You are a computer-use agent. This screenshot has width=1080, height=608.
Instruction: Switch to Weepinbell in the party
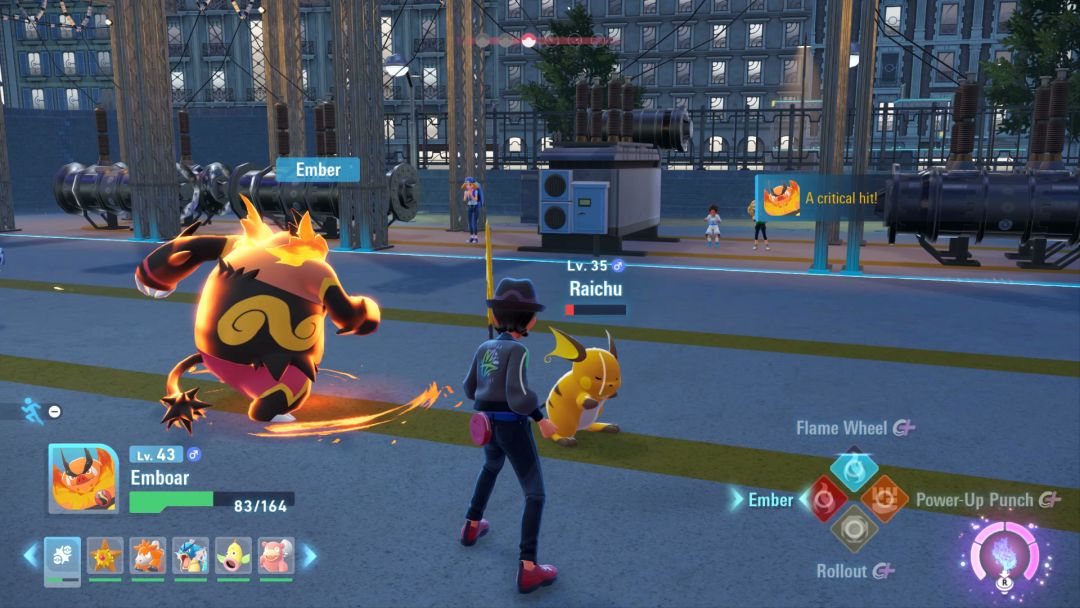[x=232, y=557]
